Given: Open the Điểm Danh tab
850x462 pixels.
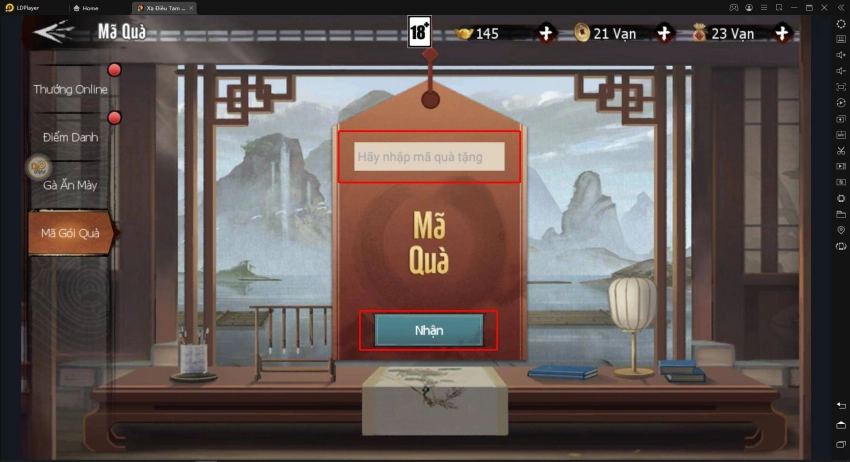Looking at the screenshot, I should (70, 137).
